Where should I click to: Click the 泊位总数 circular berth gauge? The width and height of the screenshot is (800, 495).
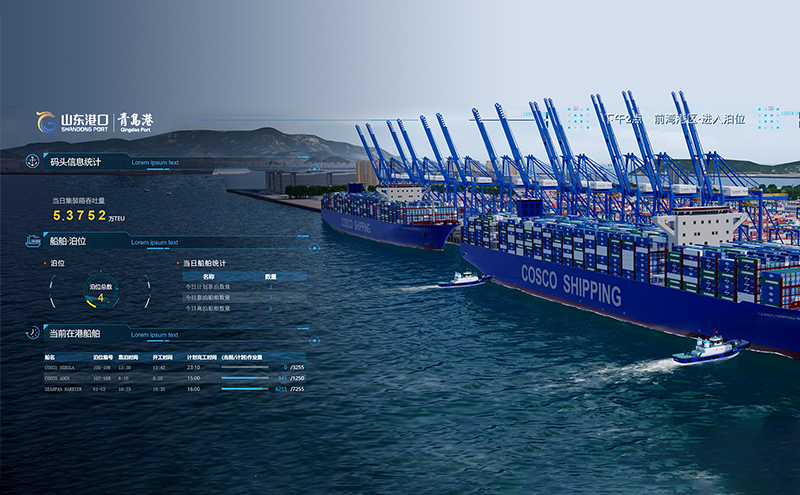[100, 292]
